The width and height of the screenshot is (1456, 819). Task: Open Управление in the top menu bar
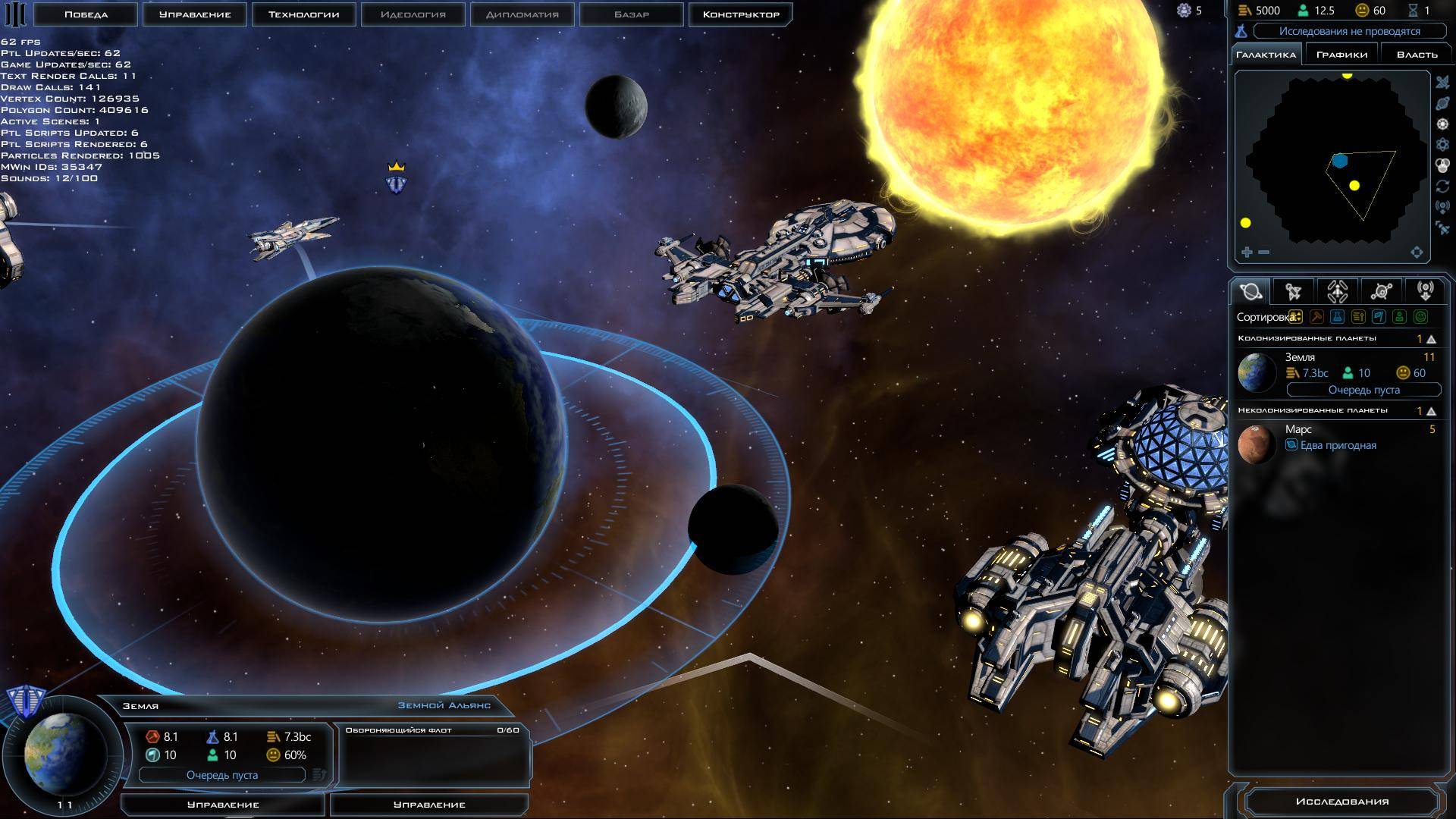[195, 14]
